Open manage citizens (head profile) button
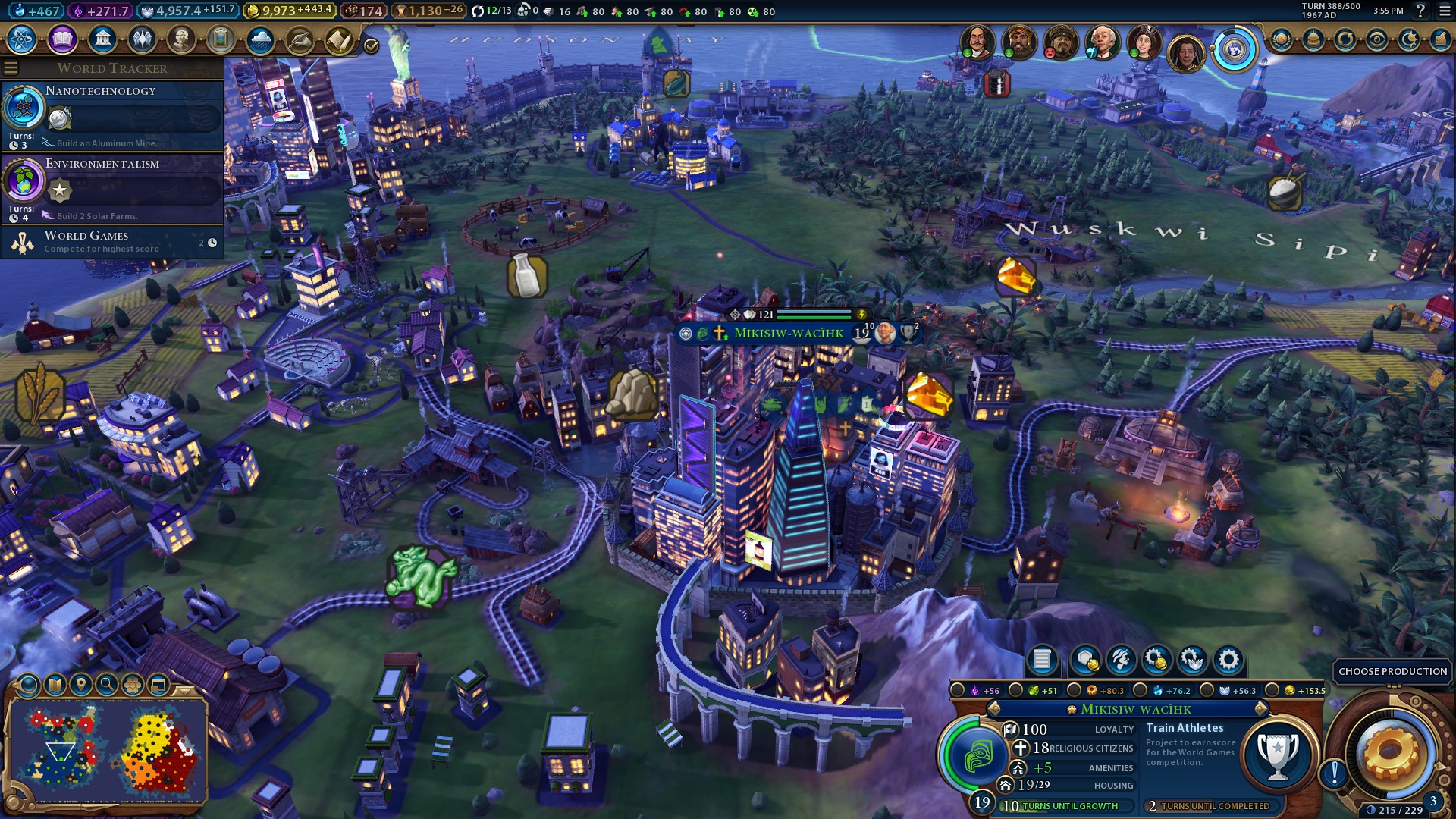The image size is (1456, 819). [x=1121, y=660]
